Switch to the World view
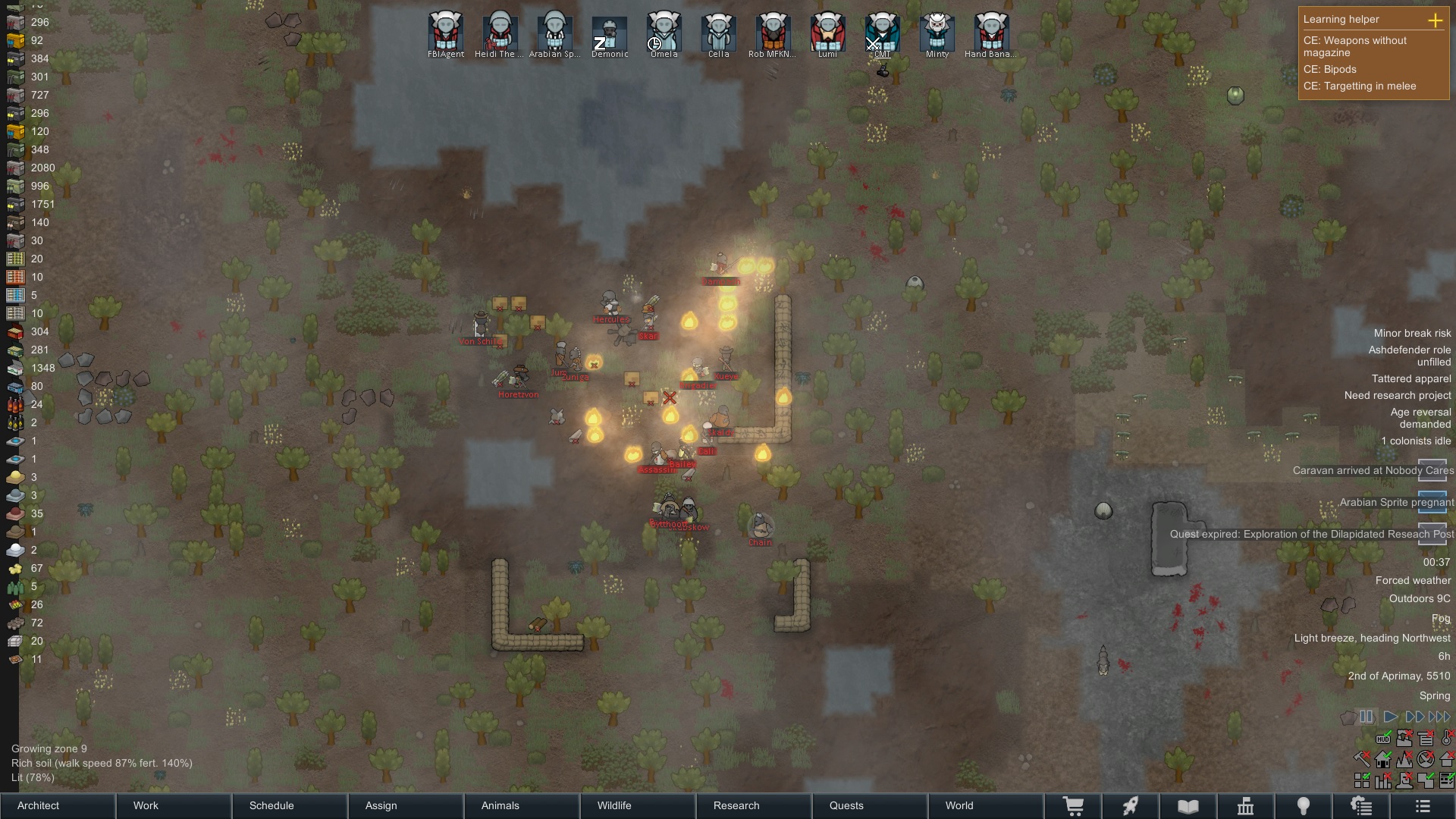The width and height of the screenshot is (1456, 819). pyautogui.click(x=986, y=805)
